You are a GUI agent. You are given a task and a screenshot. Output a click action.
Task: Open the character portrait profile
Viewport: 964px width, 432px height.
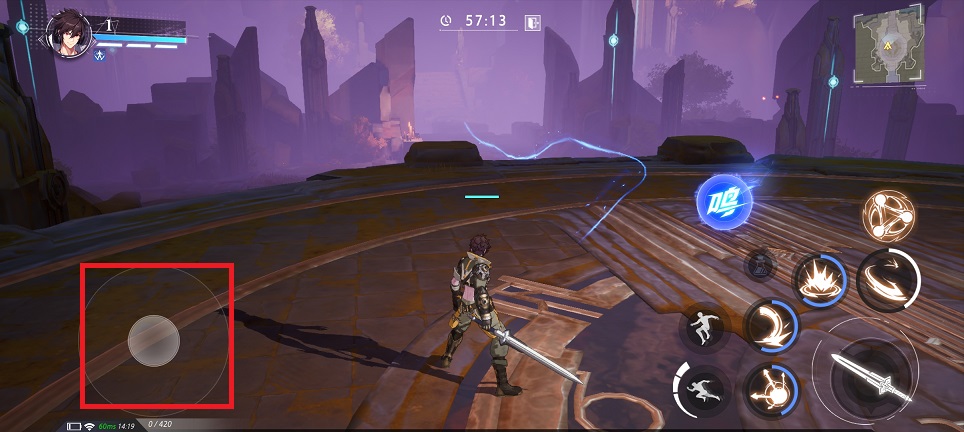click(71, 35)
